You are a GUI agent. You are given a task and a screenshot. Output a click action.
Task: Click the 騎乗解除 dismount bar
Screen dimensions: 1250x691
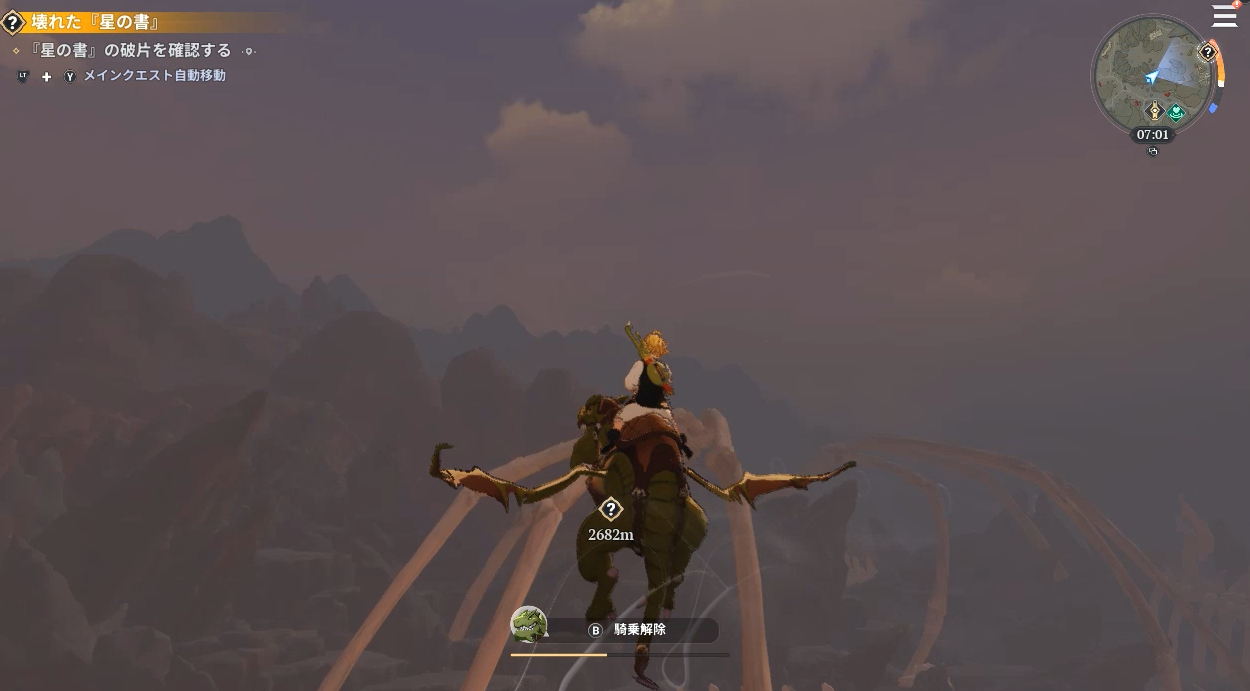[x=640, y=630]
